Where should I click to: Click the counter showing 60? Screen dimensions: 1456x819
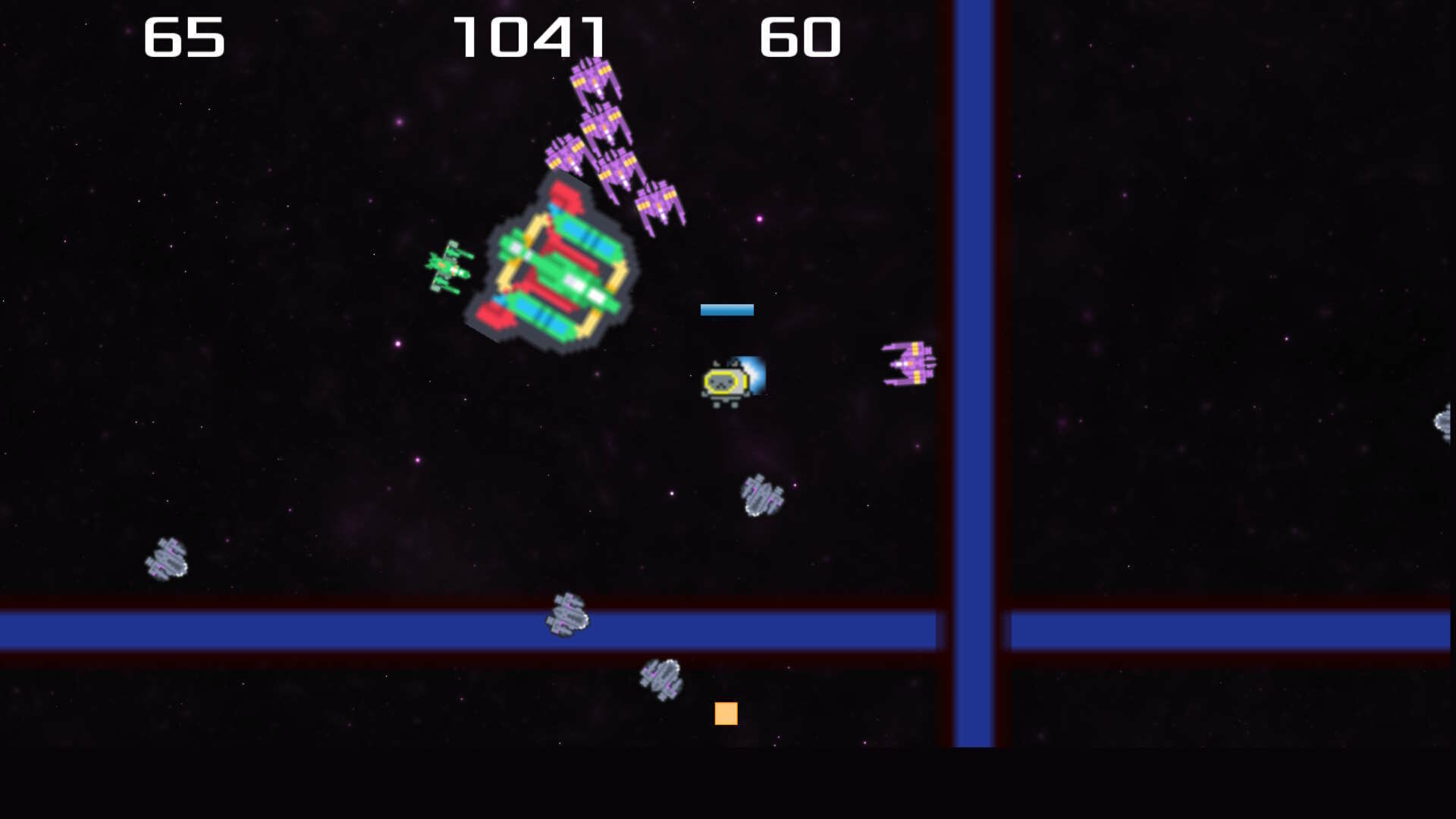click(x=800, y=36)
